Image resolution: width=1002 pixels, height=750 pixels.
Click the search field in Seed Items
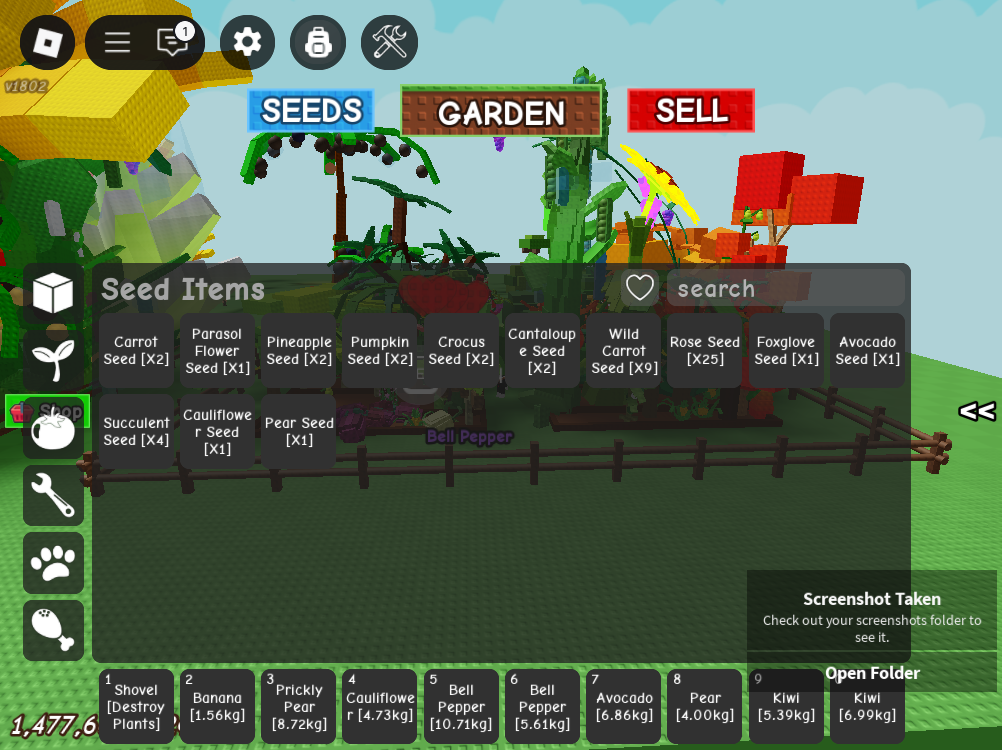786,289
